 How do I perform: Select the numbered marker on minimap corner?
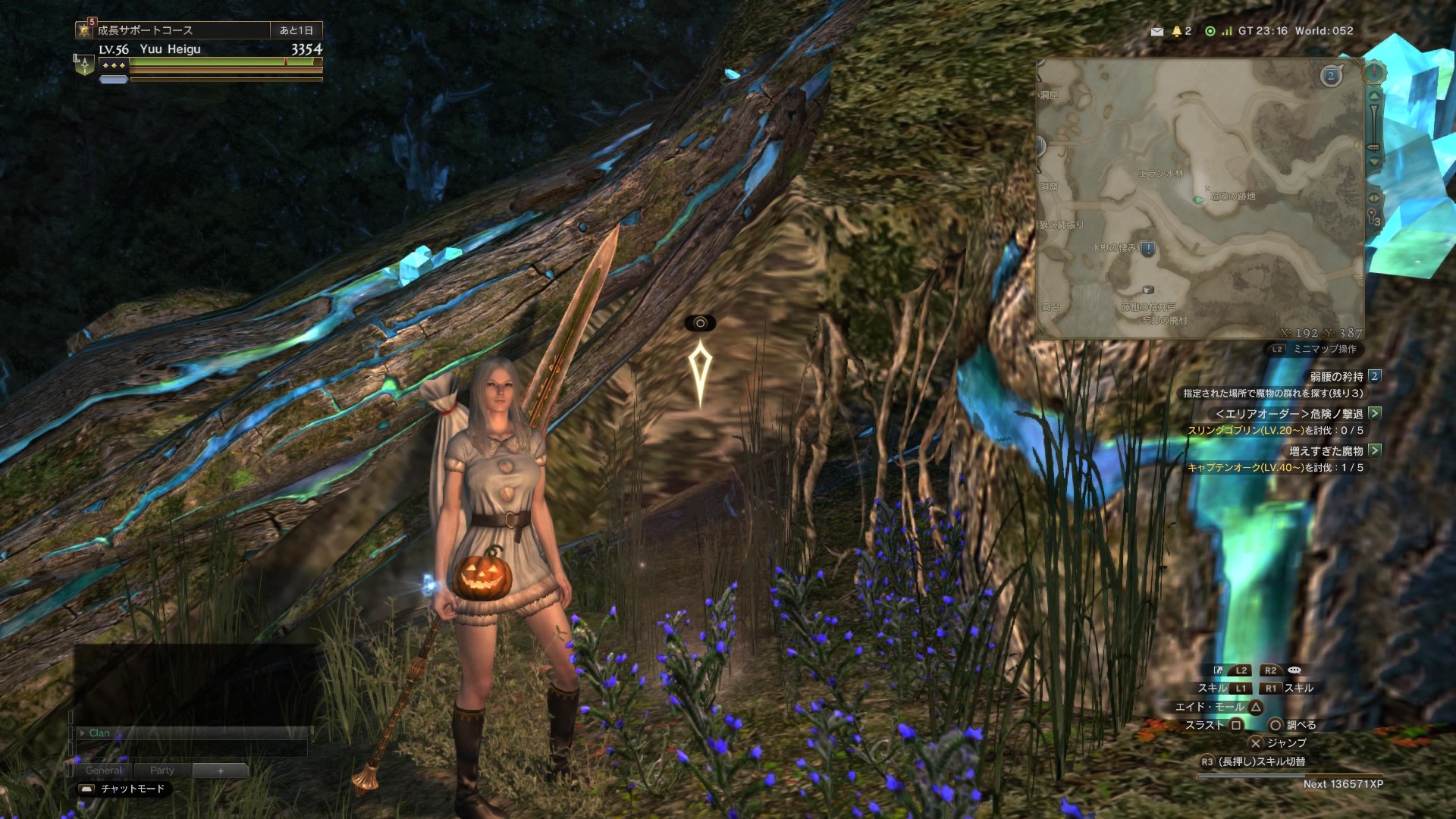(1331, 76)
